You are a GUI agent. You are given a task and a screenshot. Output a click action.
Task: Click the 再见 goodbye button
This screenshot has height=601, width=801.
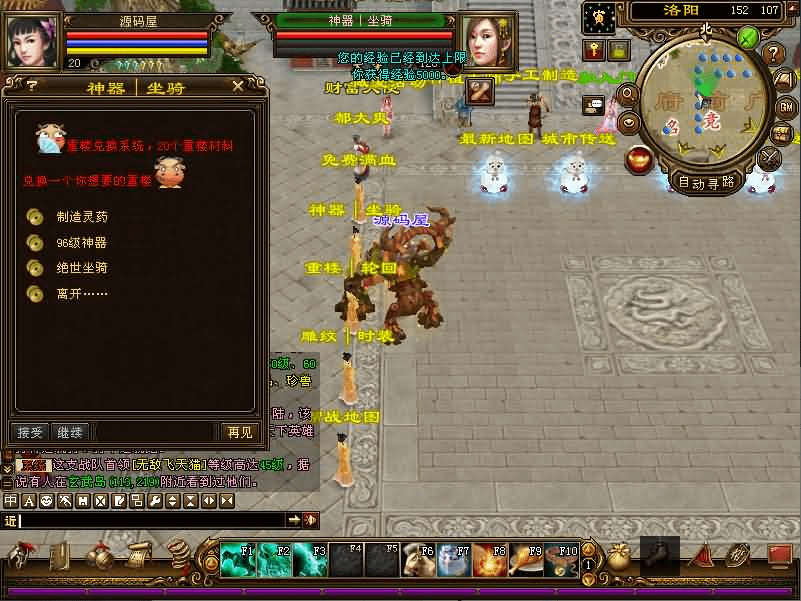[240, 432]
